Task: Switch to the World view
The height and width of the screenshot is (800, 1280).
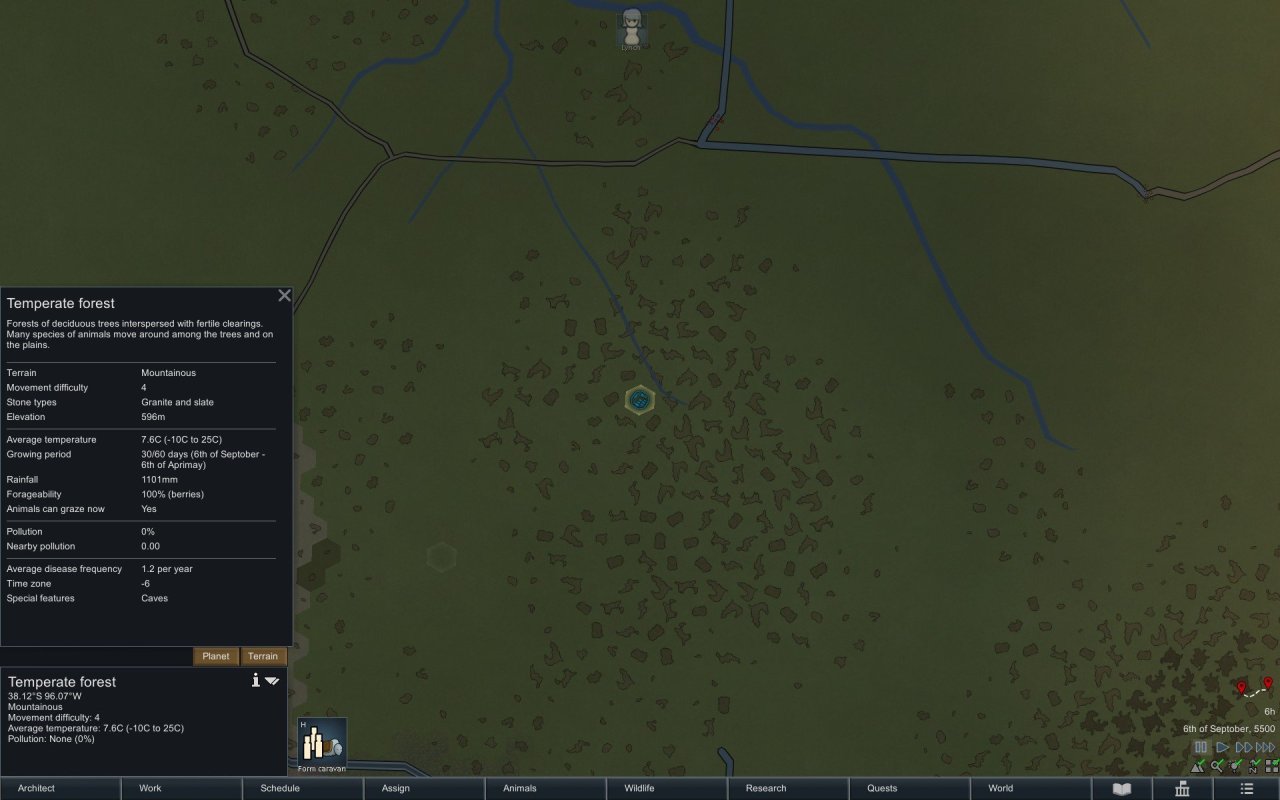Action: click(x=1028, y=788)
